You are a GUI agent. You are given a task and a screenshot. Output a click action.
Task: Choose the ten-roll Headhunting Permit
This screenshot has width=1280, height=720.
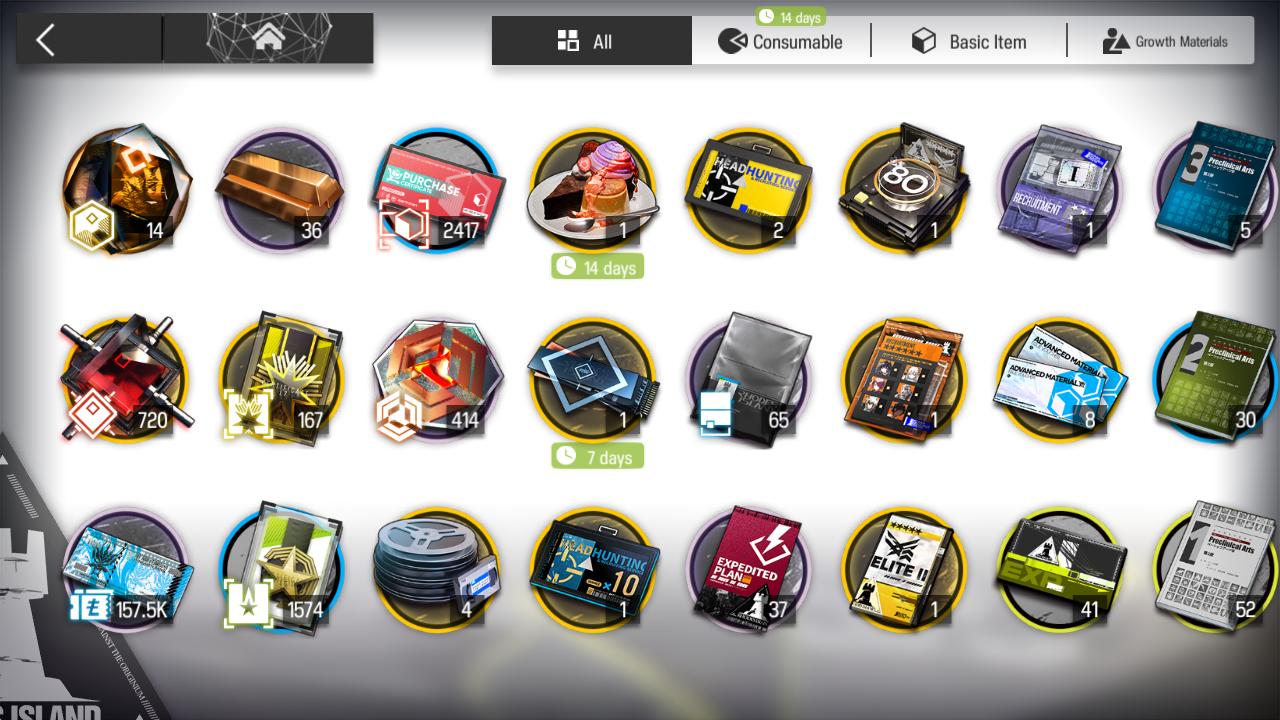[x=594, y=568]
